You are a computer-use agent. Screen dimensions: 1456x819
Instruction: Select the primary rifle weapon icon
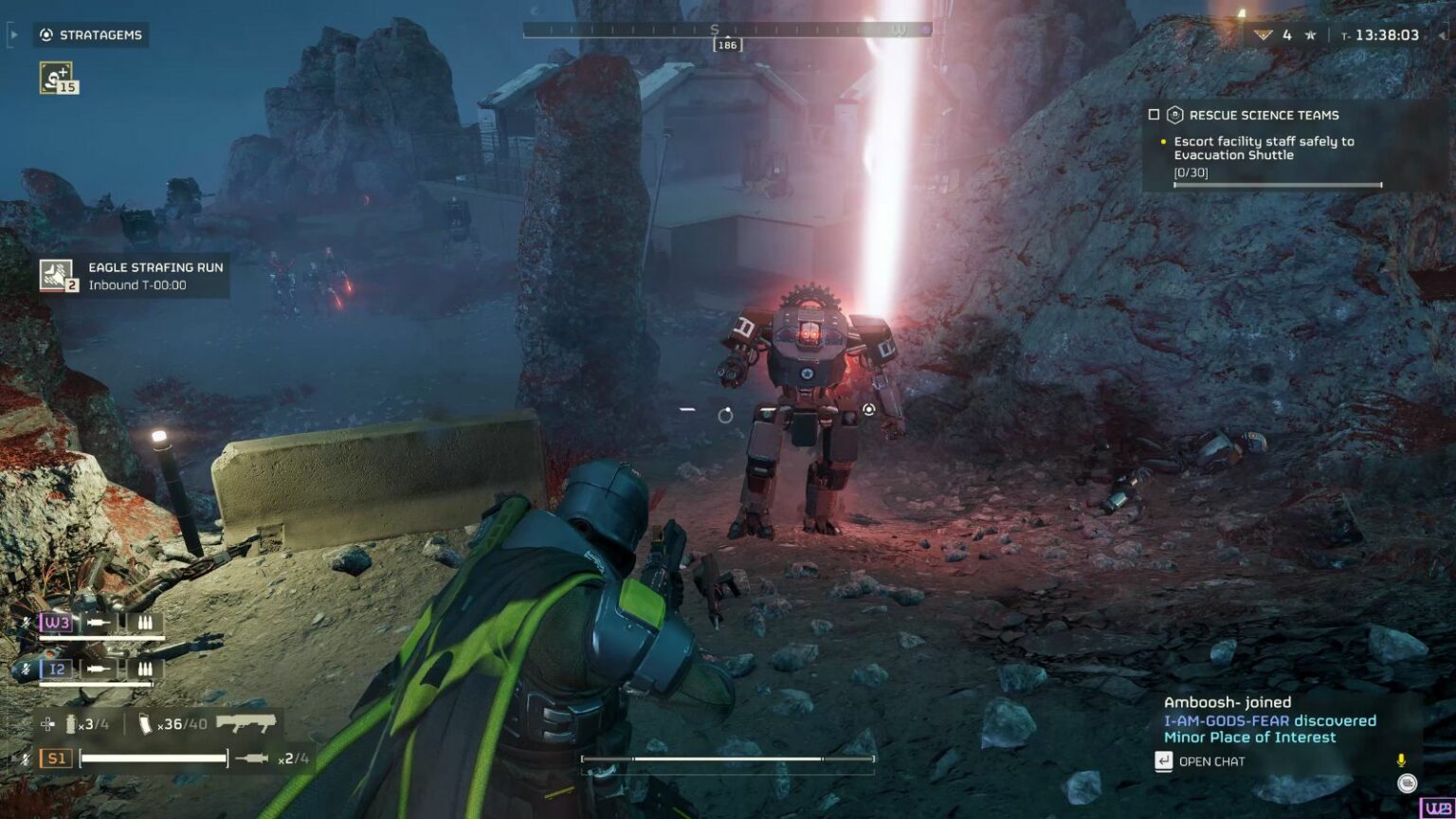click(x=246, y=723)
